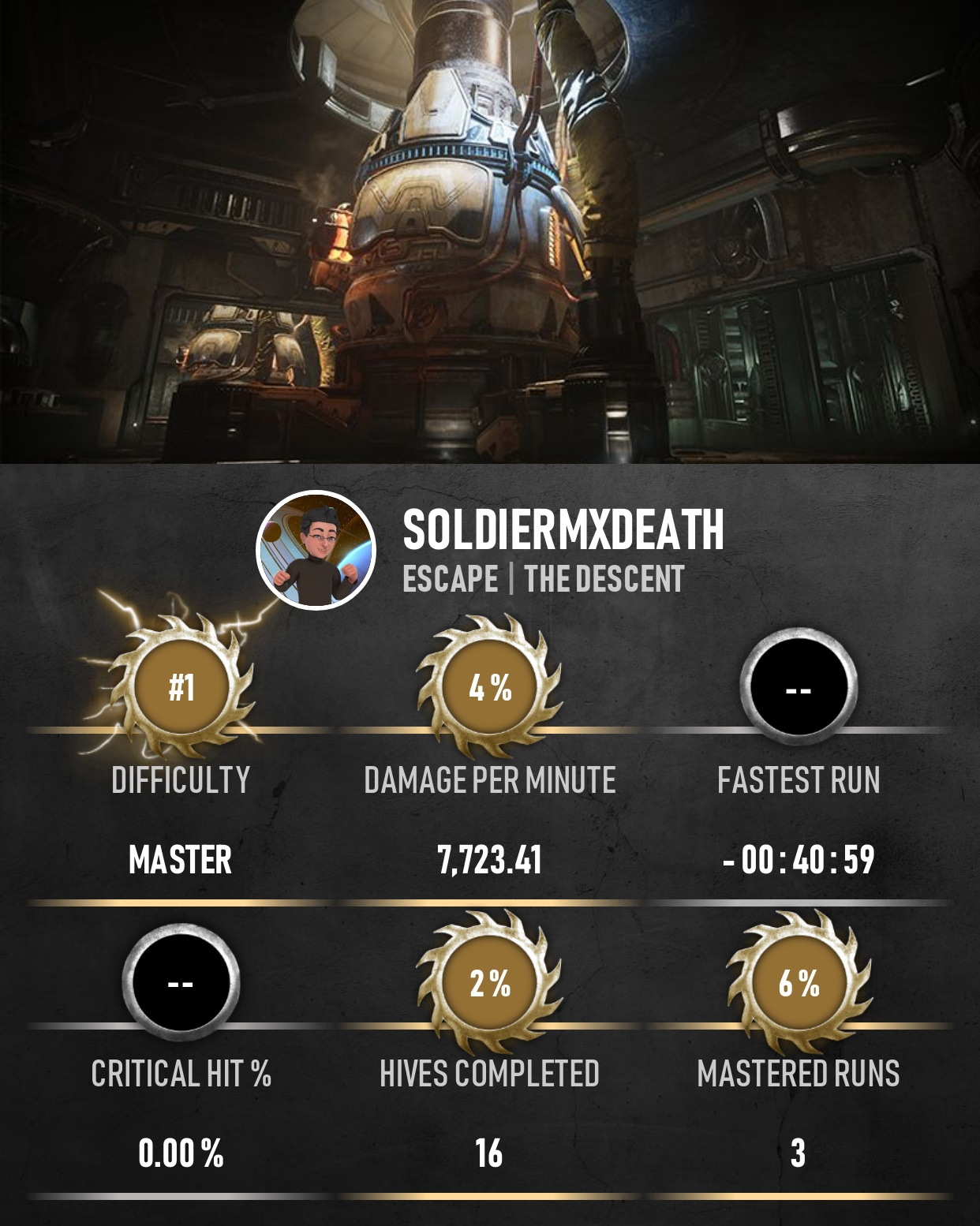Viewport: 980px width, 1226px height.
Task: Click SoldierMXDeath's profile avatar
Action: (x=316, y=550)
